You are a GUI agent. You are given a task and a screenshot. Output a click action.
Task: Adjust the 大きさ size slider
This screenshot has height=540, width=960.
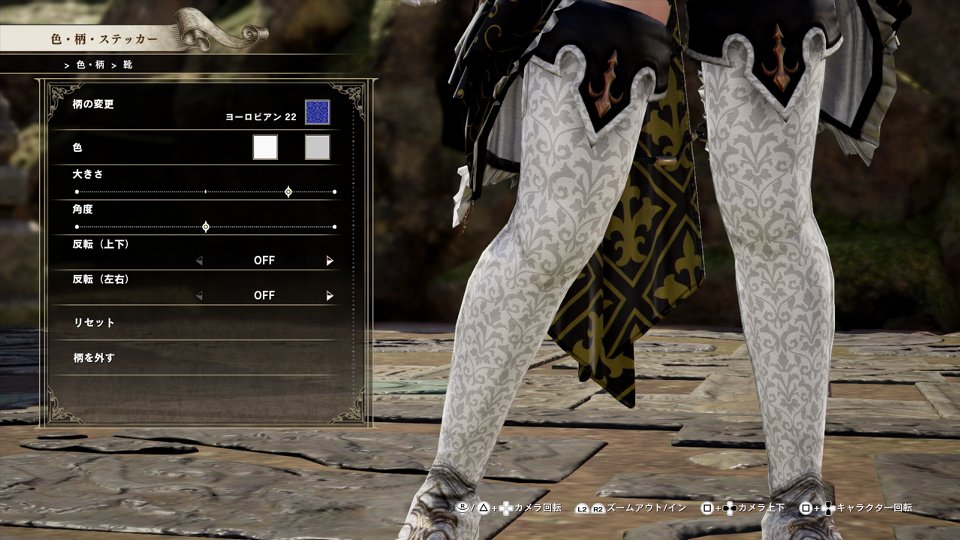[288, 191]
